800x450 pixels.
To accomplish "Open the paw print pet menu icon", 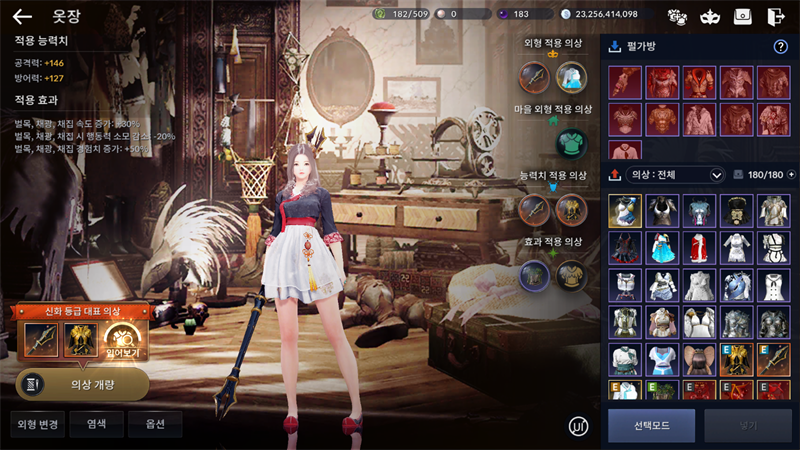I will [677, 16].
